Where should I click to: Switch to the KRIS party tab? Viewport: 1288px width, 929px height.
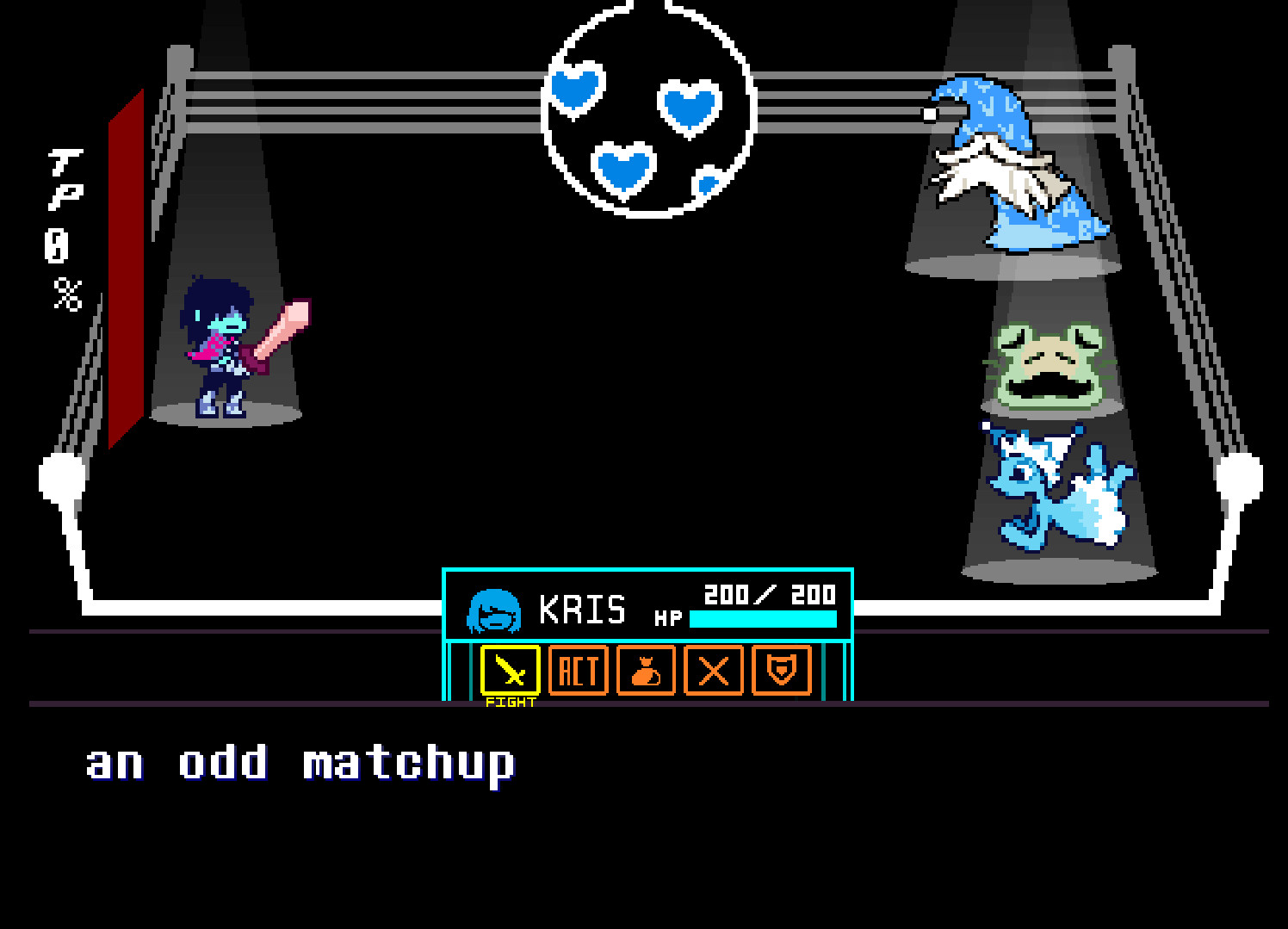click(x=584, y=609)
